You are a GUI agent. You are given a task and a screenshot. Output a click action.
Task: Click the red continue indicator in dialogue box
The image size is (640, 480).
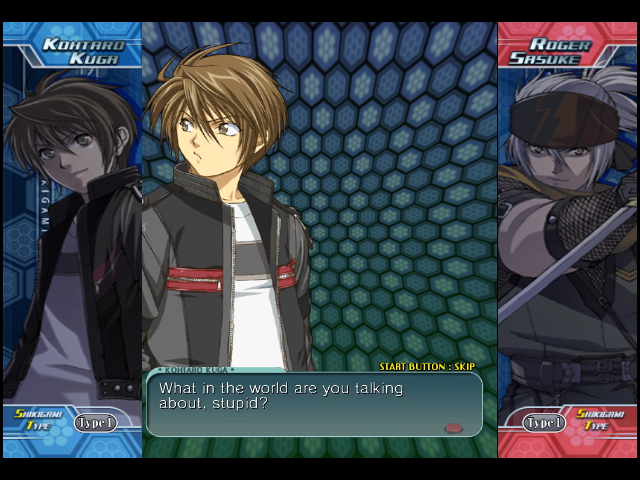pyautogui.click(x=454, y=428)
